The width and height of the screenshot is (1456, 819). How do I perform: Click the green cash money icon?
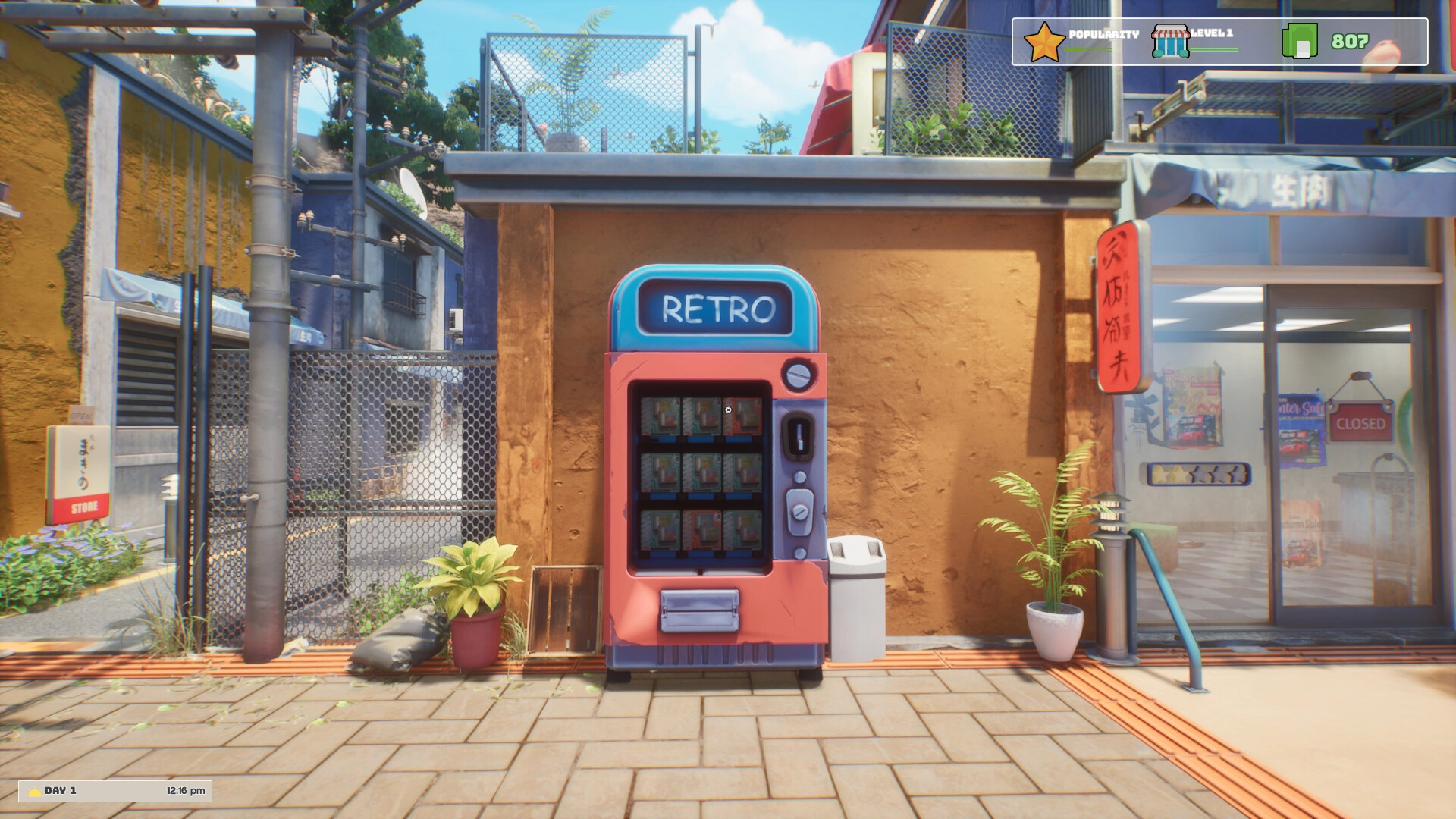1299,42
